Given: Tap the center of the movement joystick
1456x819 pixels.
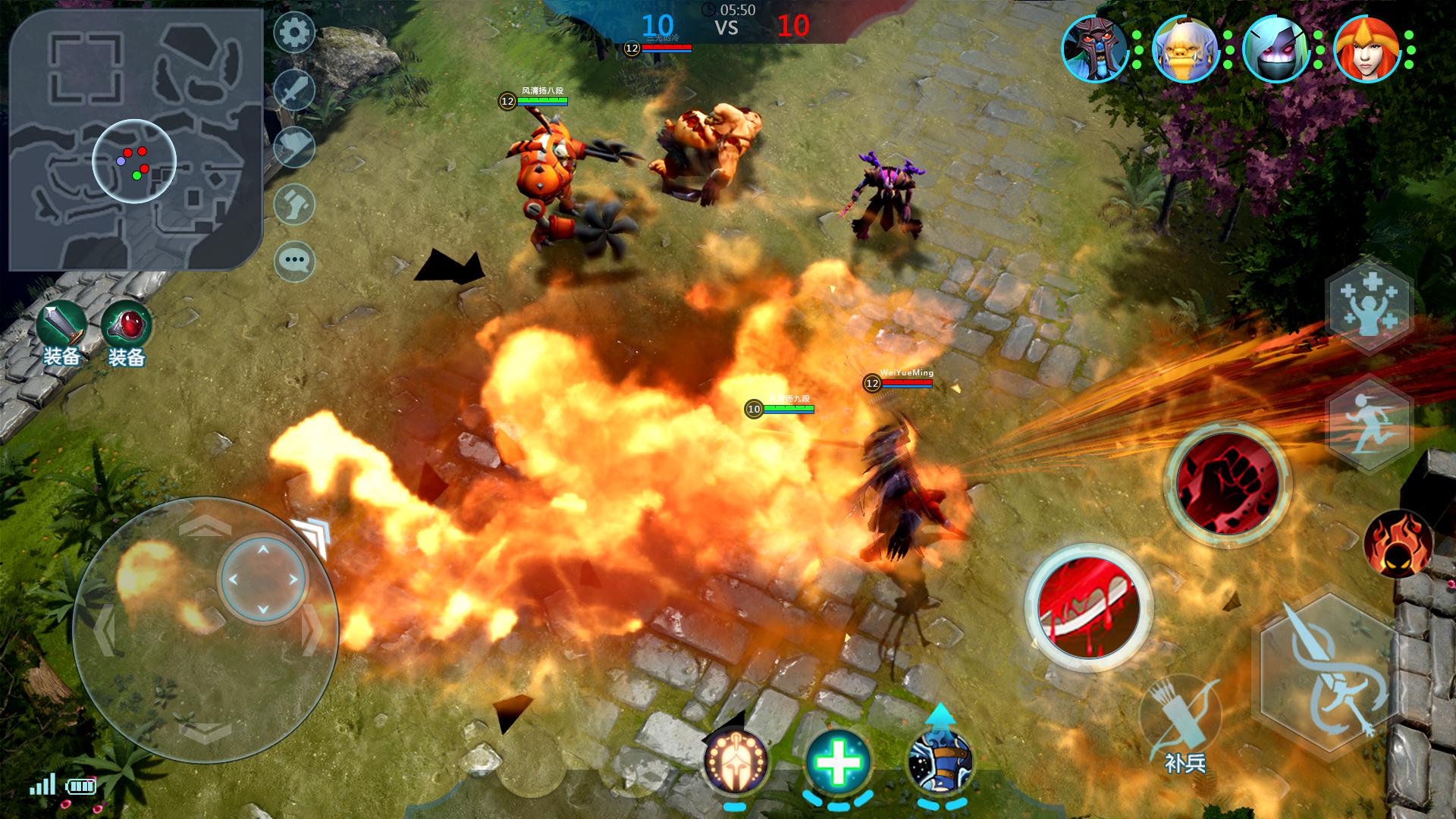Looking at the screenshot, I should point(262,579).
